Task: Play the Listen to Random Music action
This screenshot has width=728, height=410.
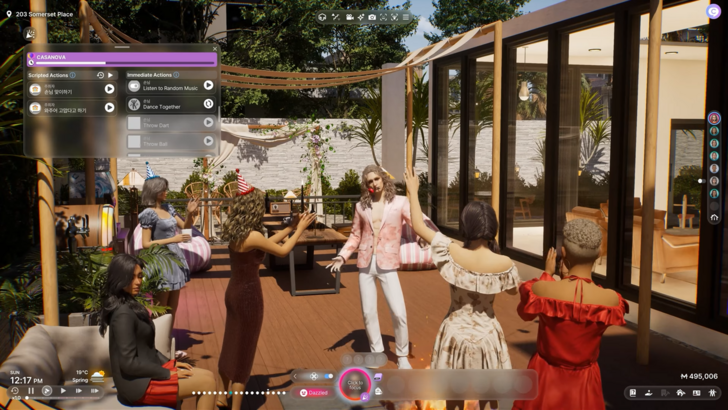Action: pyautogui.click(x=208, y=86)
